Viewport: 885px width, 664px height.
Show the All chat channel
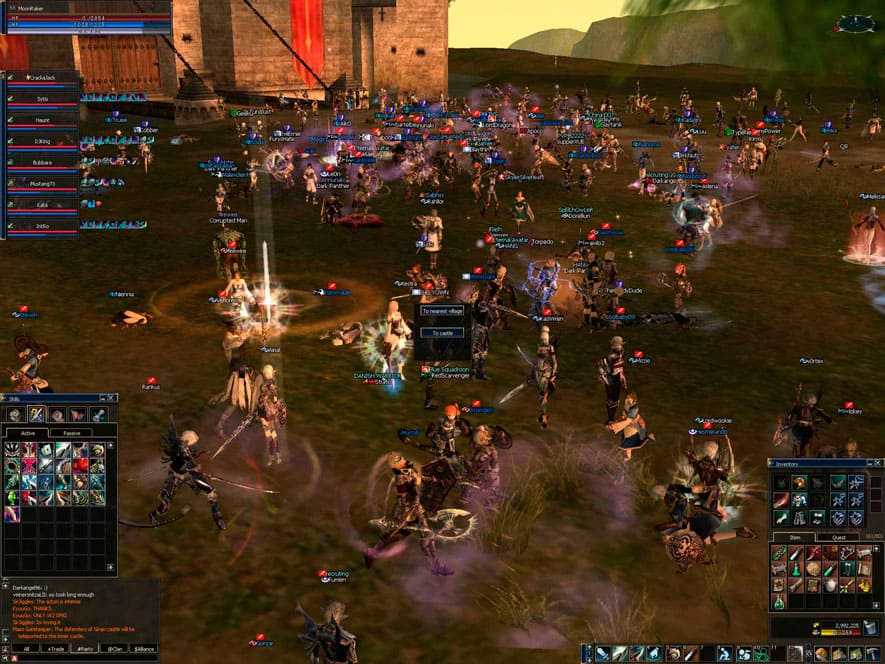[x=26, y=649]
